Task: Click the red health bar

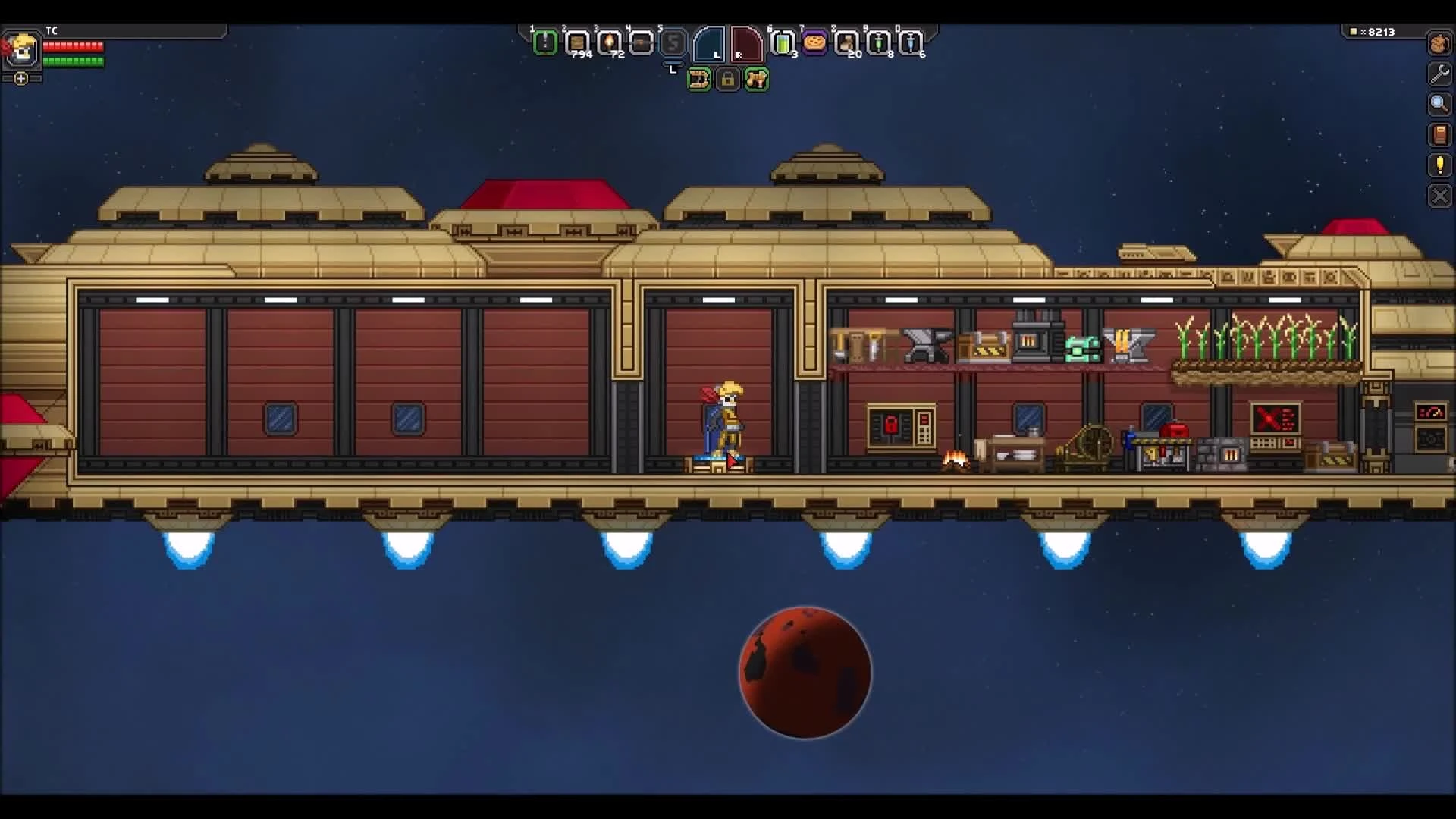Action: pyautogui.click(x=72, y=46)
